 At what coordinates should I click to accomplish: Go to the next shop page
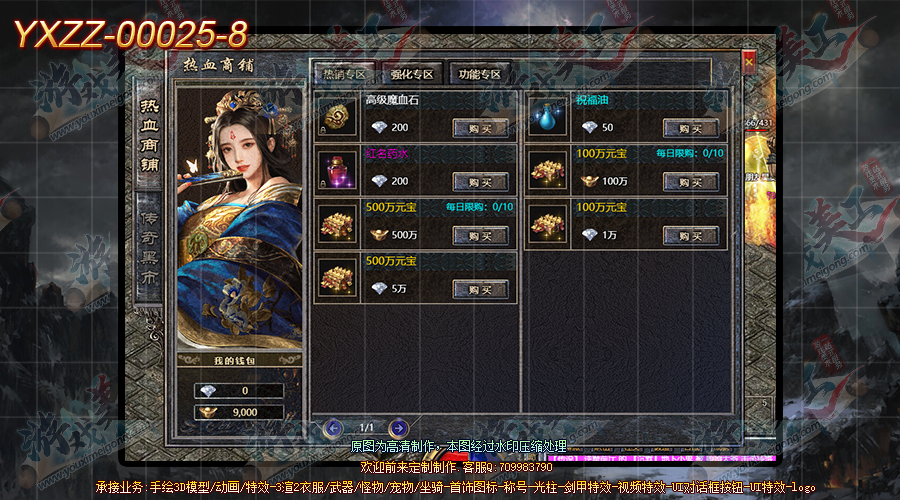398,428
